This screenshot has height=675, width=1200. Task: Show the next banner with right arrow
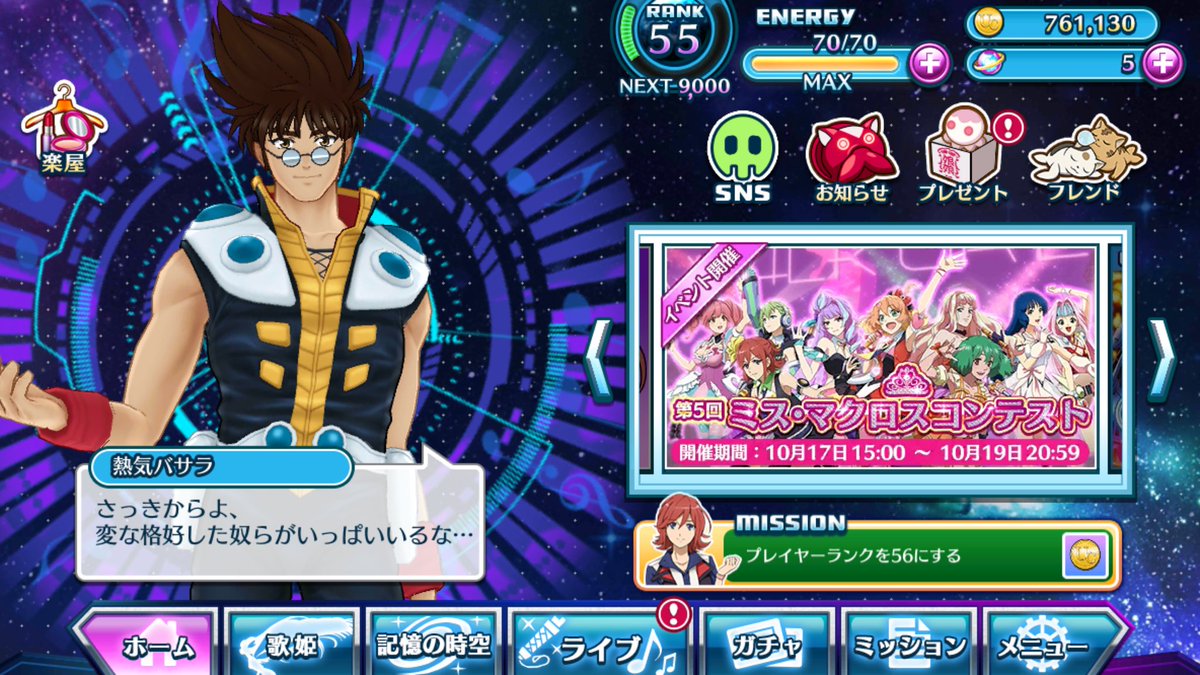tap(1161, 358)
